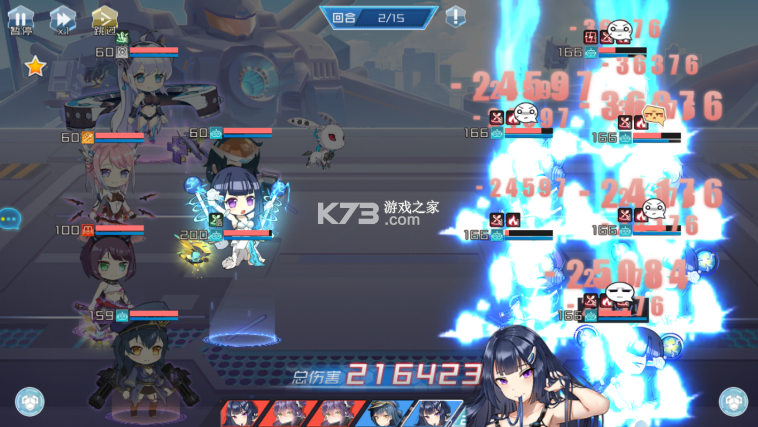This screenshot has width=758, height=427.
Task: Open the chat bubble on the left edge
Action: pos(9,217)
